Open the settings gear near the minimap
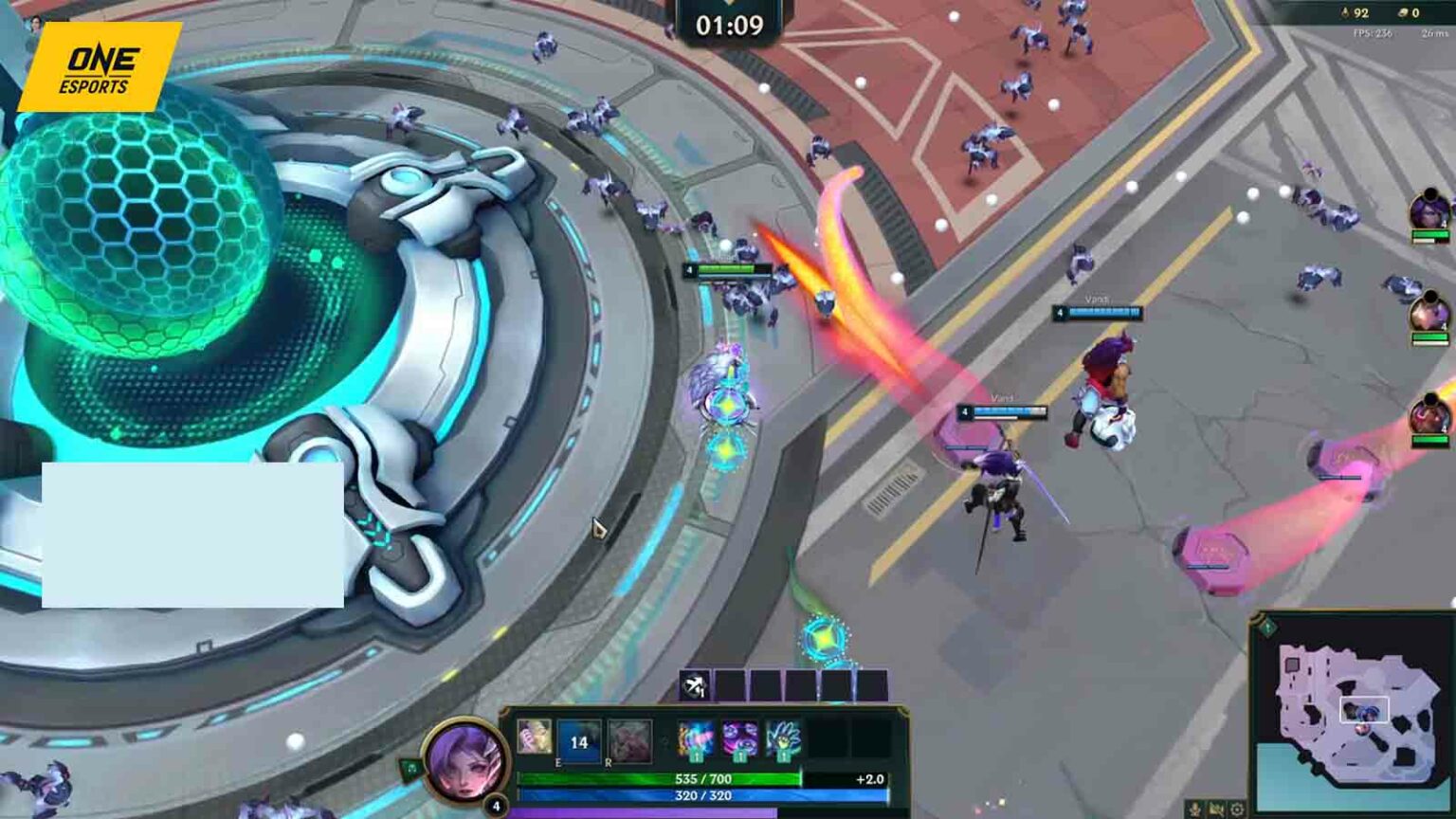Screen dimensions: 1456x819 pyautogui.click(x=1238, y=808)
